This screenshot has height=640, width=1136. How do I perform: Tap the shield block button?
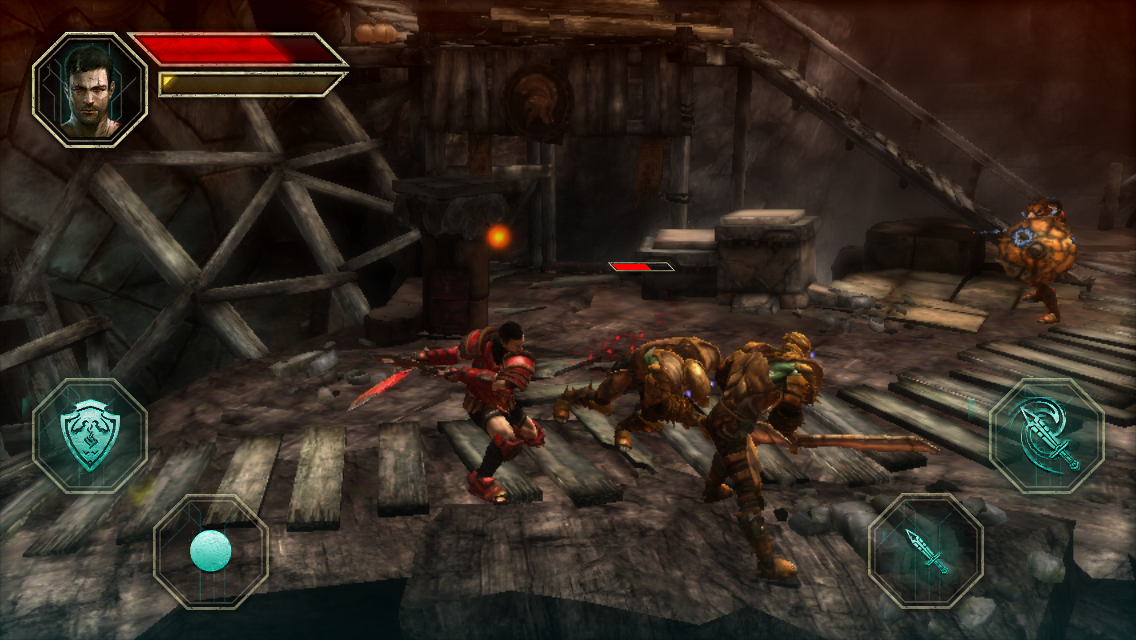click(x=89, y=436)
